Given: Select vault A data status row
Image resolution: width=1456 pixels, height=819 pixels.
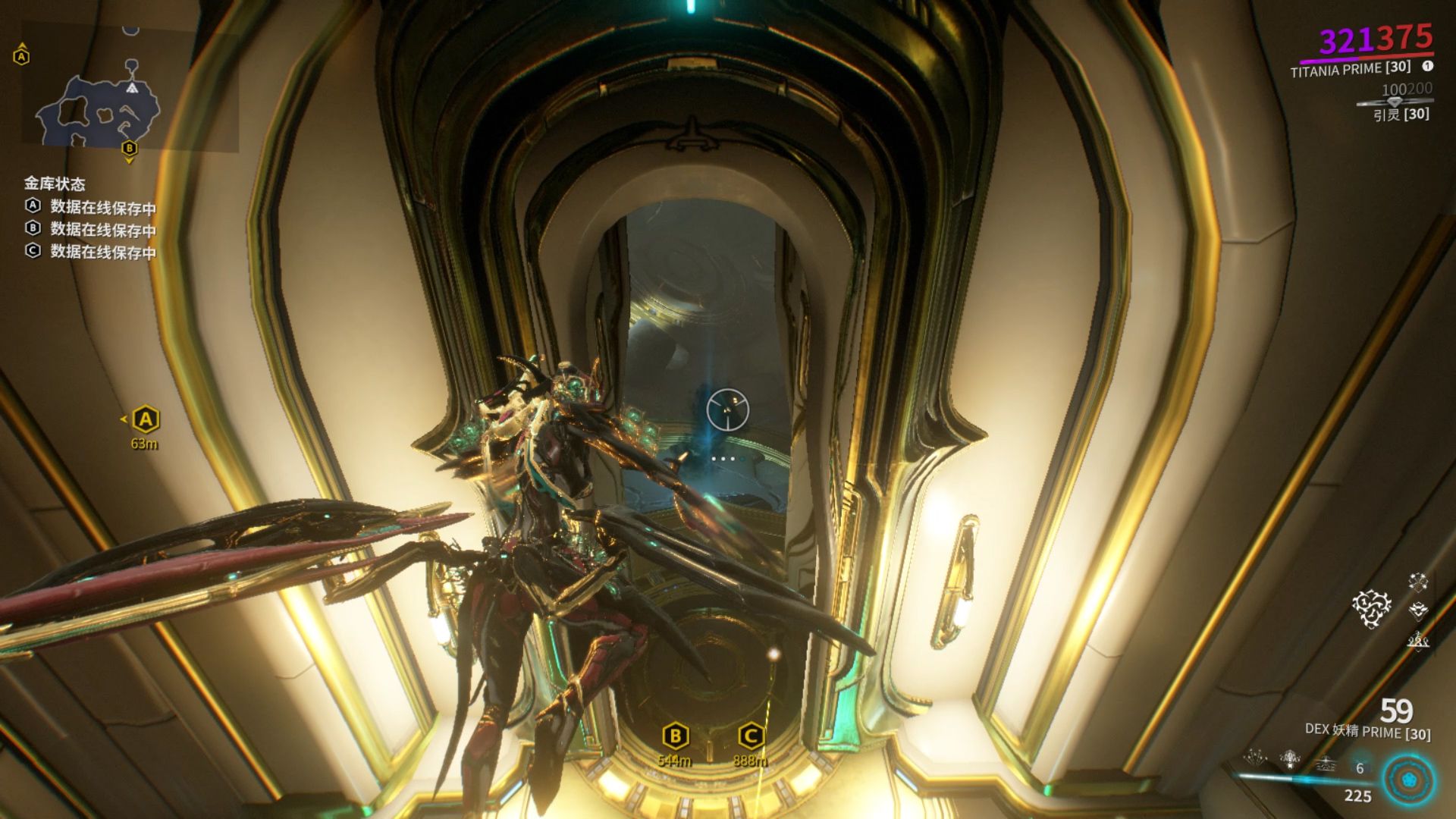Looking at the screenshot, I should [91, 206].
